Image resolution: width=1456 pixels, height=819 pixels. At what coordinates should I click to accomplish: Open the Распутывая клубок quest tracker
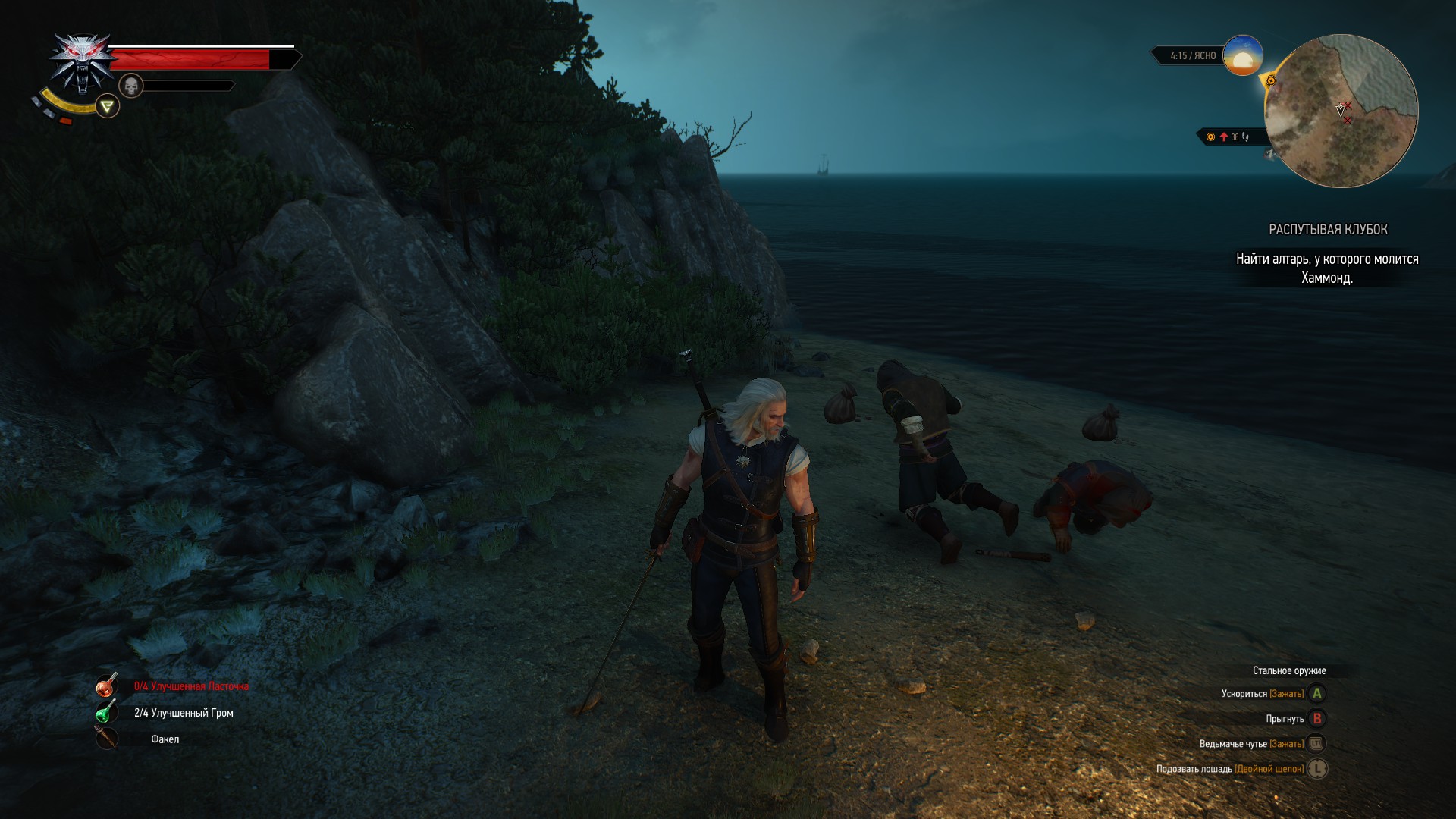pos(1328,229)
